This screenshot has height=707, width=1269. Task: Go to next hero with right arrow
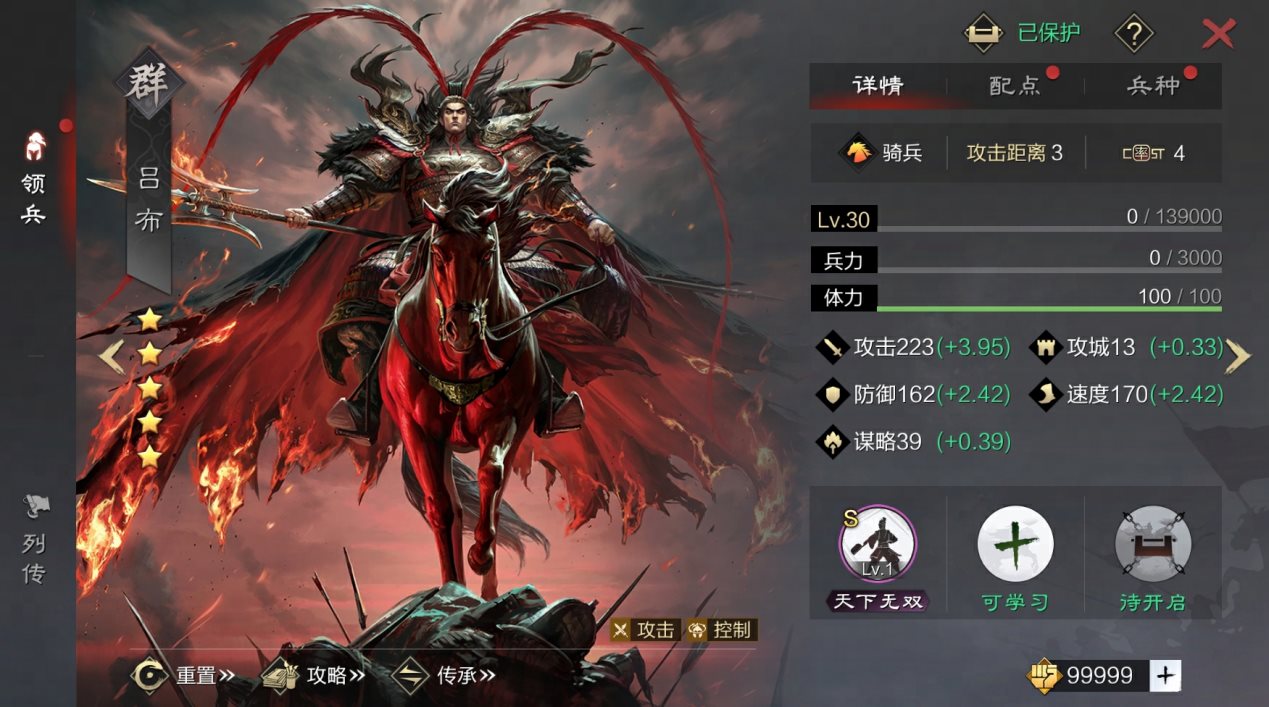(1238, 356)
